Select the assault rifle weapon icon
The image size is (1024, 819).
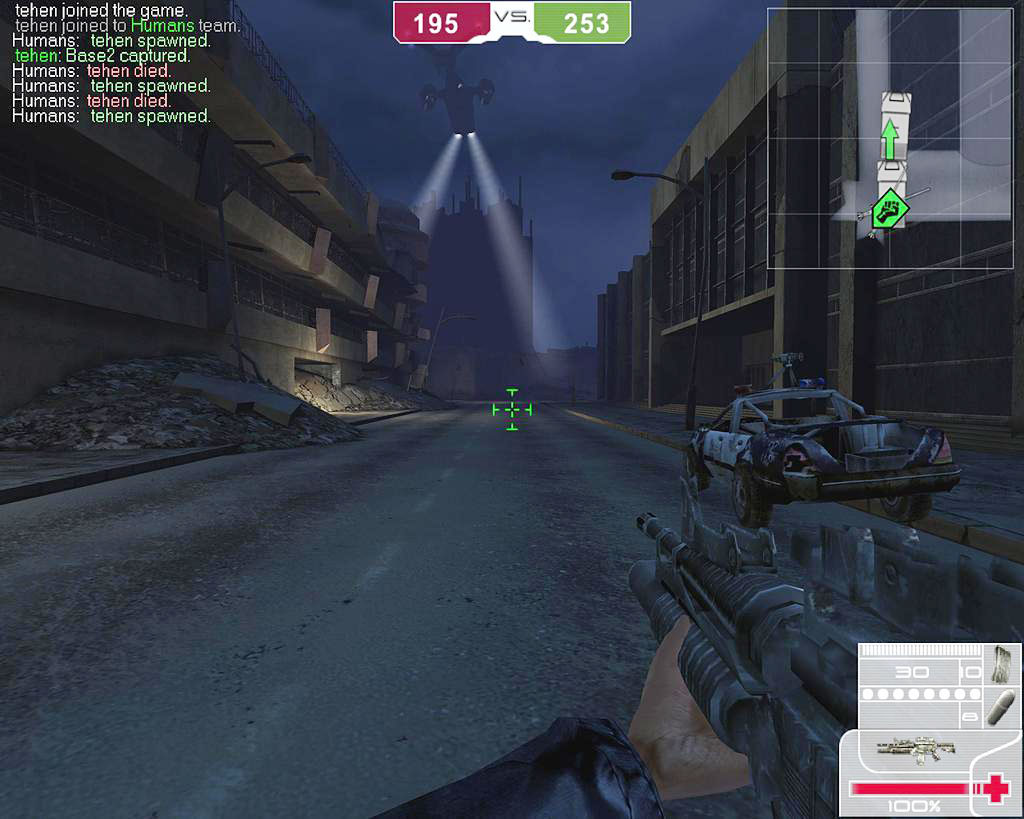914,747
